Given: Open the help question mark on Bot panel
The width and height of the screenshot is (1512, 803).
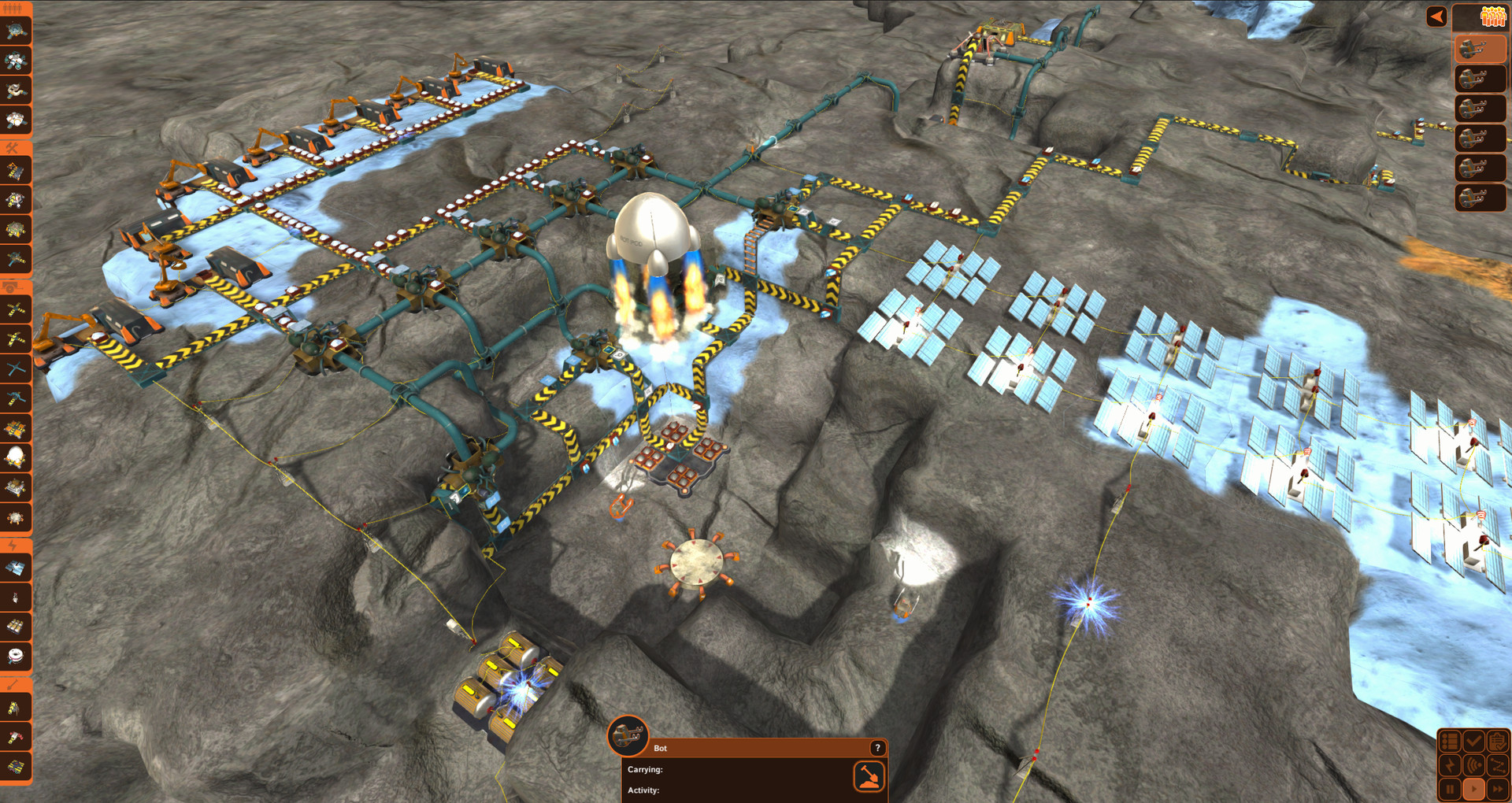Looking at the screenshot, I should tap(877, 748).
